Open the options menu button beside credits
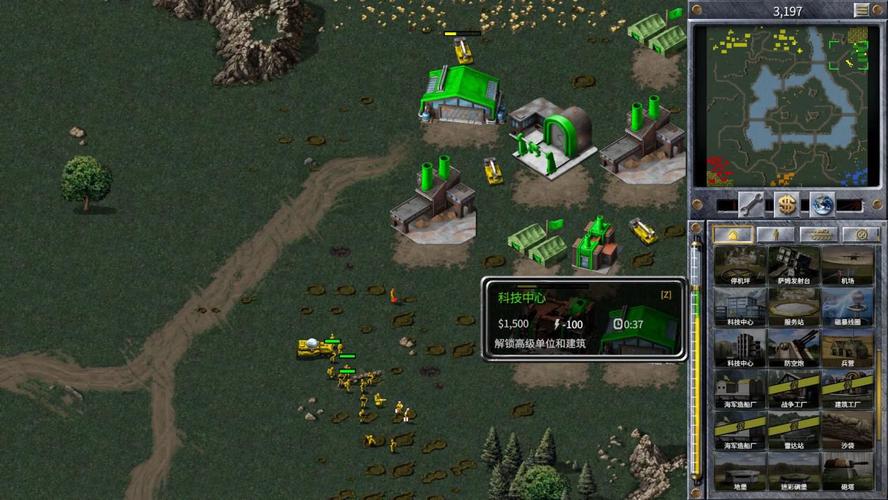 tap(861, 11)
